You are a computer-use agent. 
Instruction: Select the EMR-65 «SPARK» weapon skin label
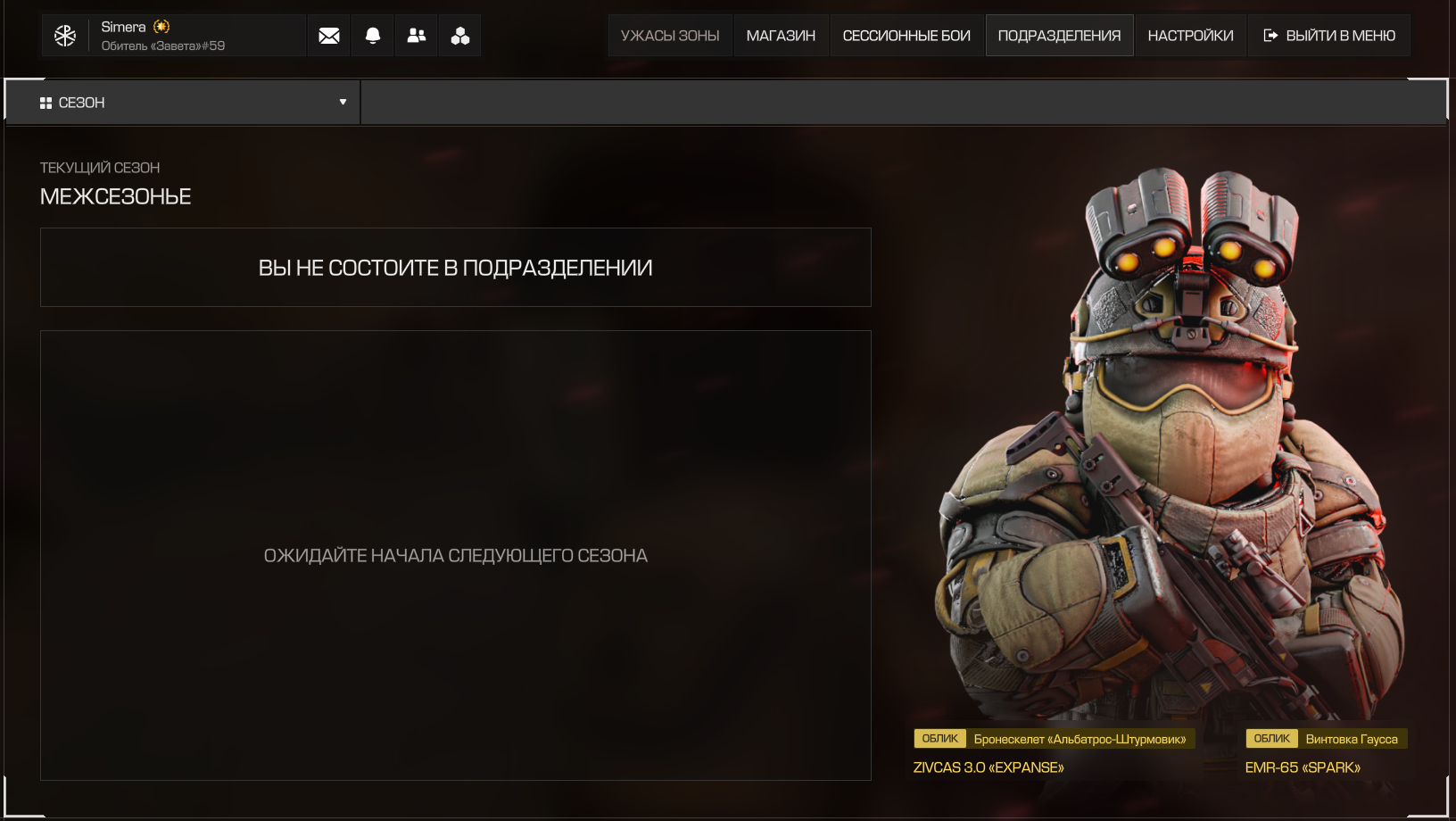1303,767
